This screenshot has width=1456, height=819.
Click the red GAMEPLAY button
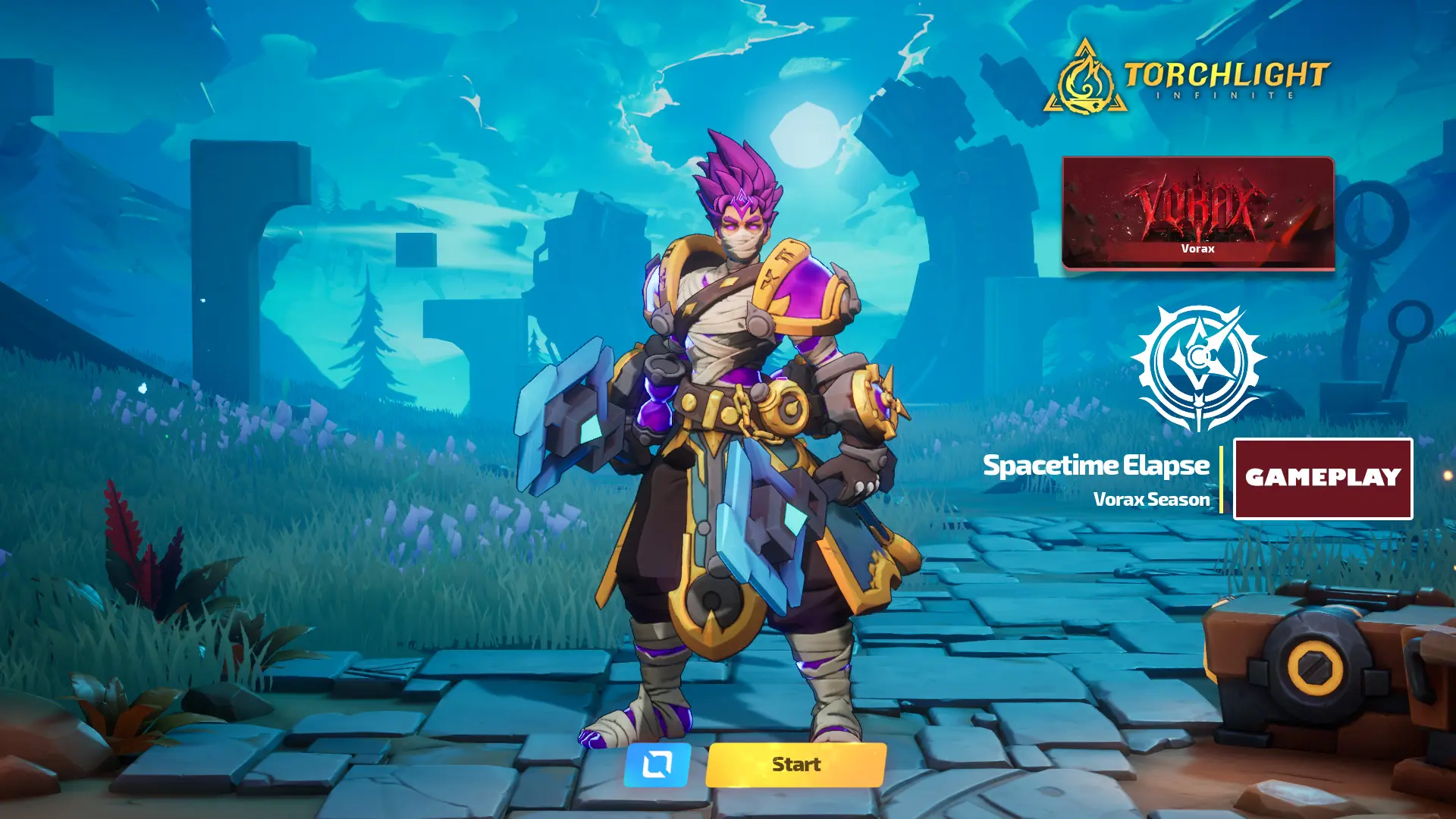[x=1323, y=479]
